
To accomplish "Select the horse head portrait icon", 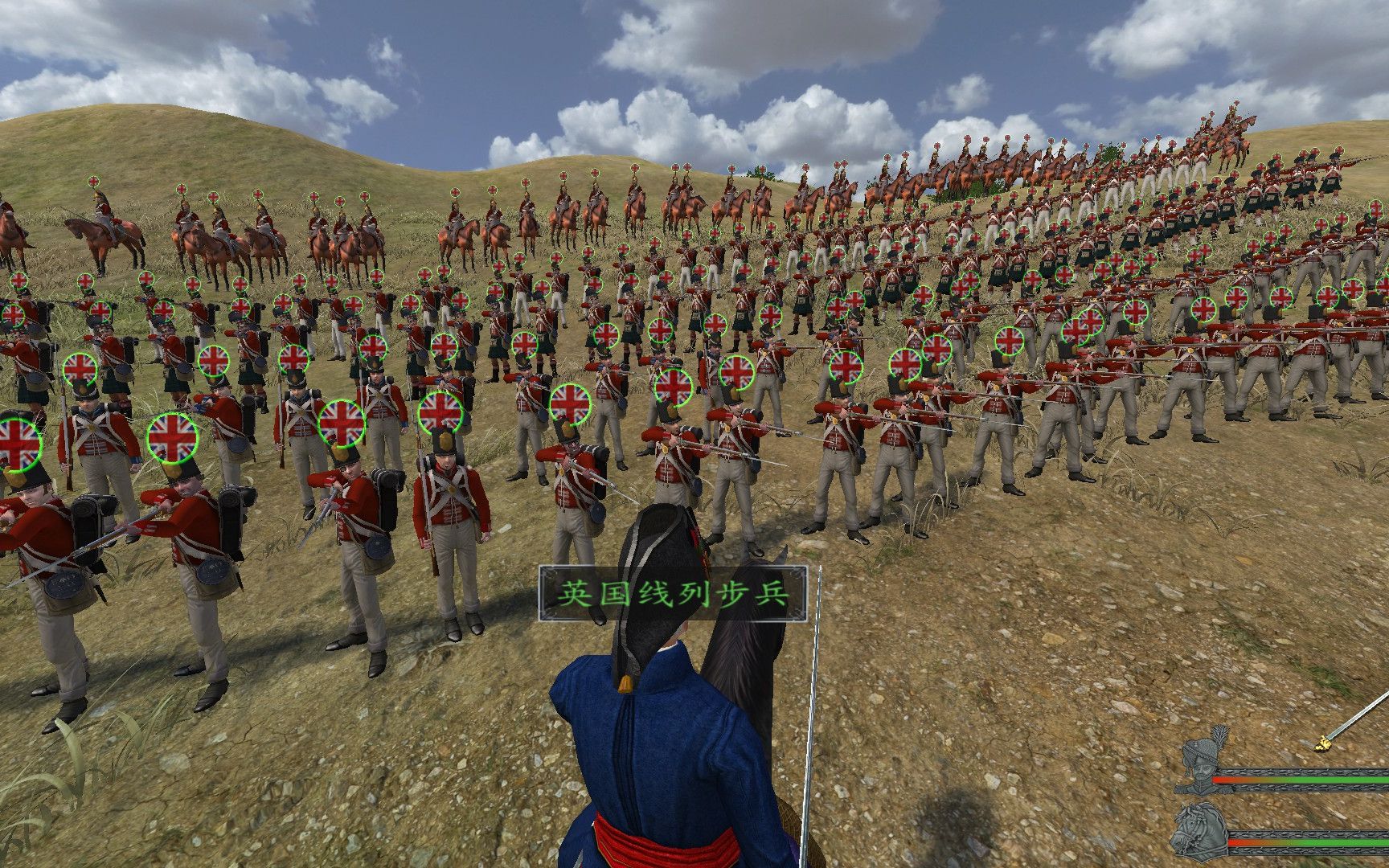I will point(1199,833).
